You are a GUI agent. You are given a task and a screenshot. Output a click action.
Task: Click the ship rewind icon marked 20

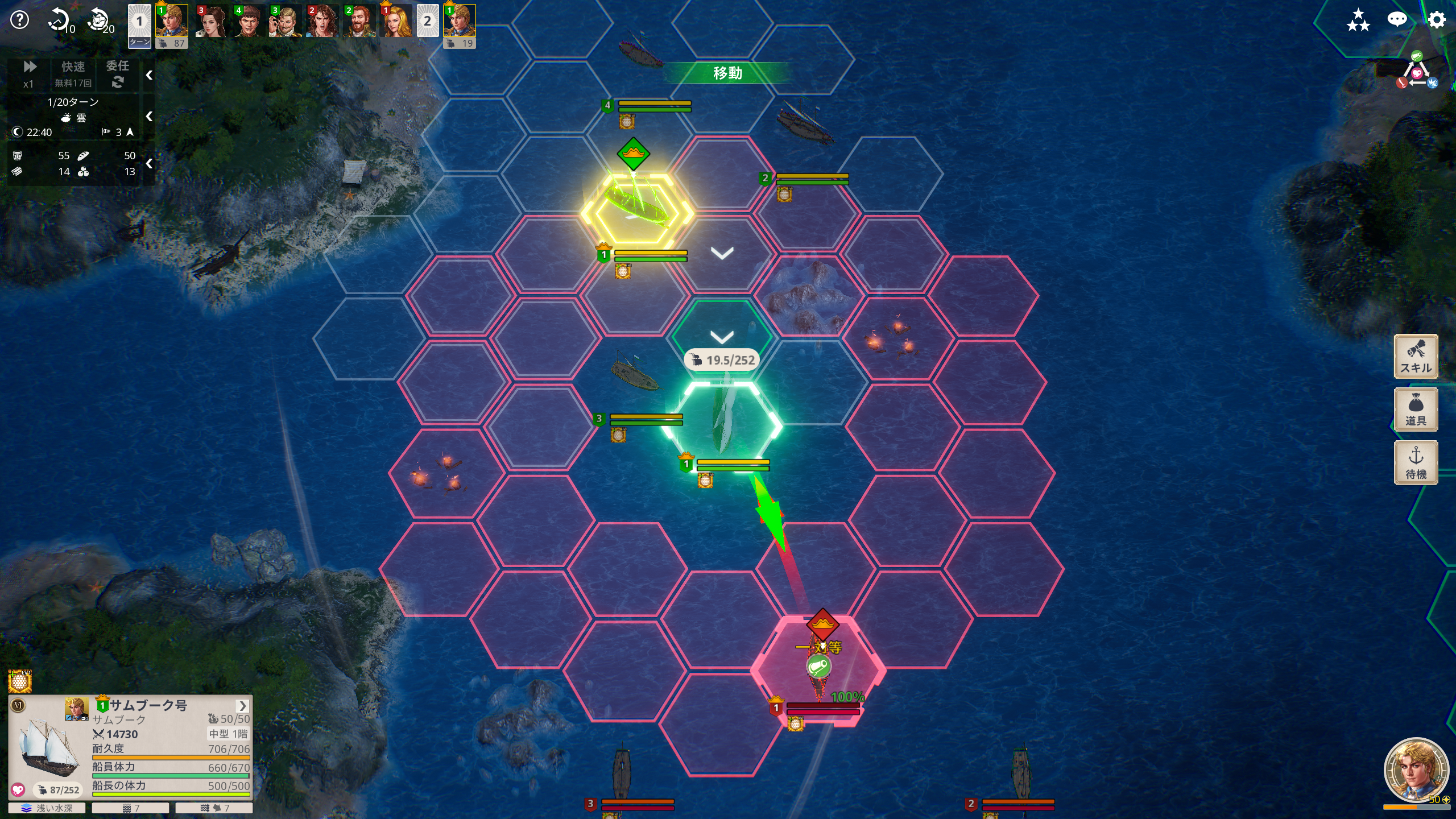pyautogui.click(x=100, y=20)
